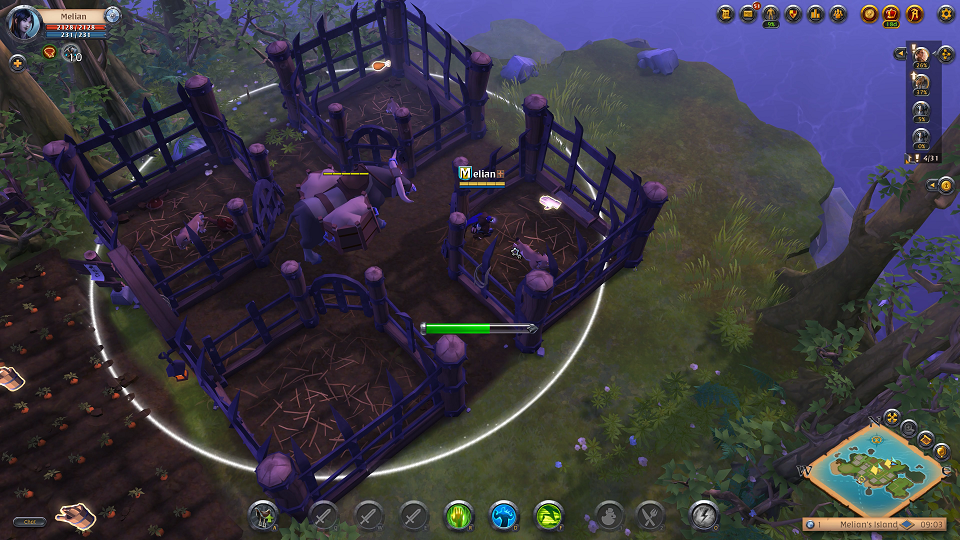Open the shield guild menu icon

tap(794, 14)
